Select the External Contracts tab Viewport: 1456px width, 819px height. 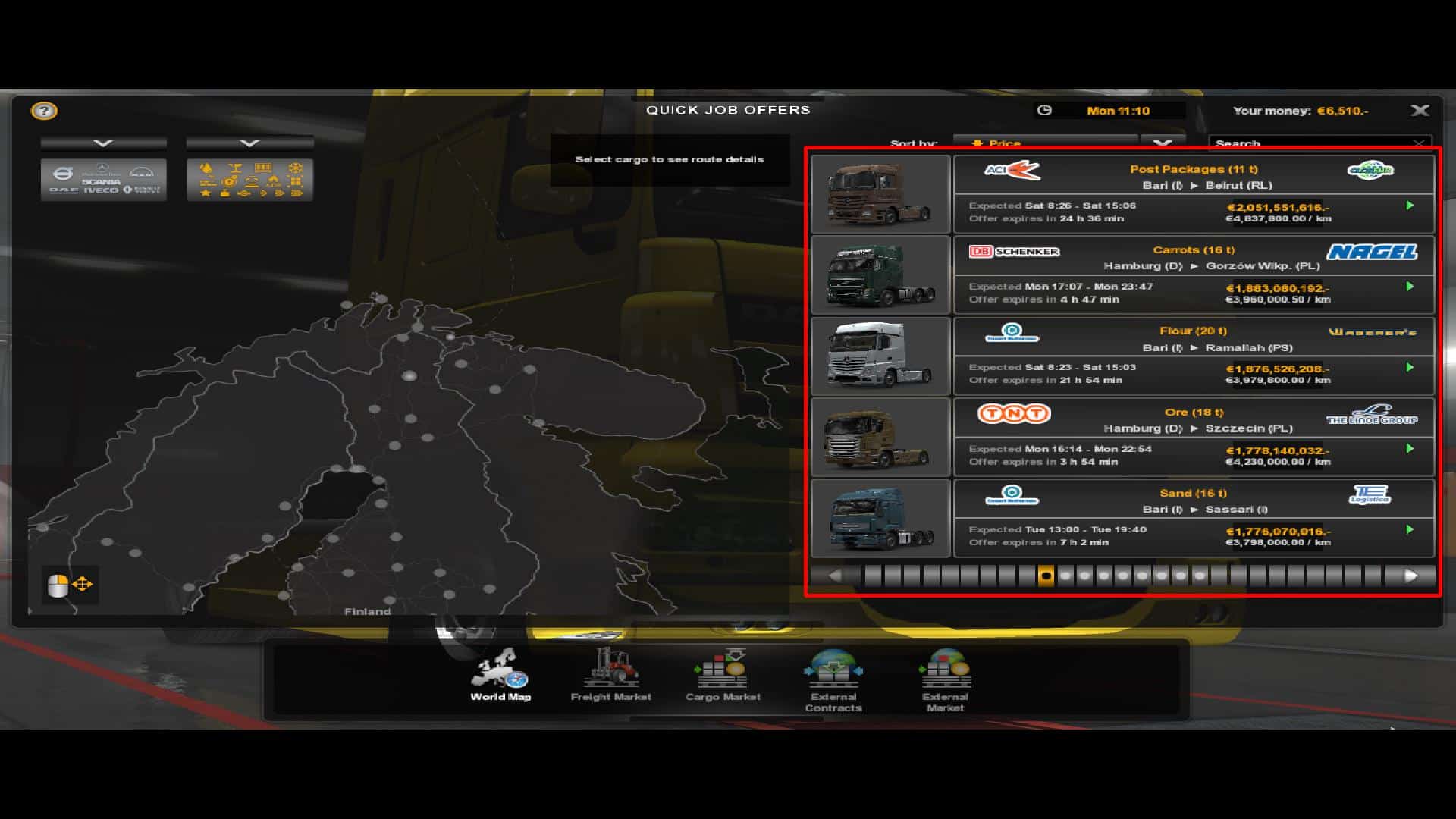[x=833, y=679]
